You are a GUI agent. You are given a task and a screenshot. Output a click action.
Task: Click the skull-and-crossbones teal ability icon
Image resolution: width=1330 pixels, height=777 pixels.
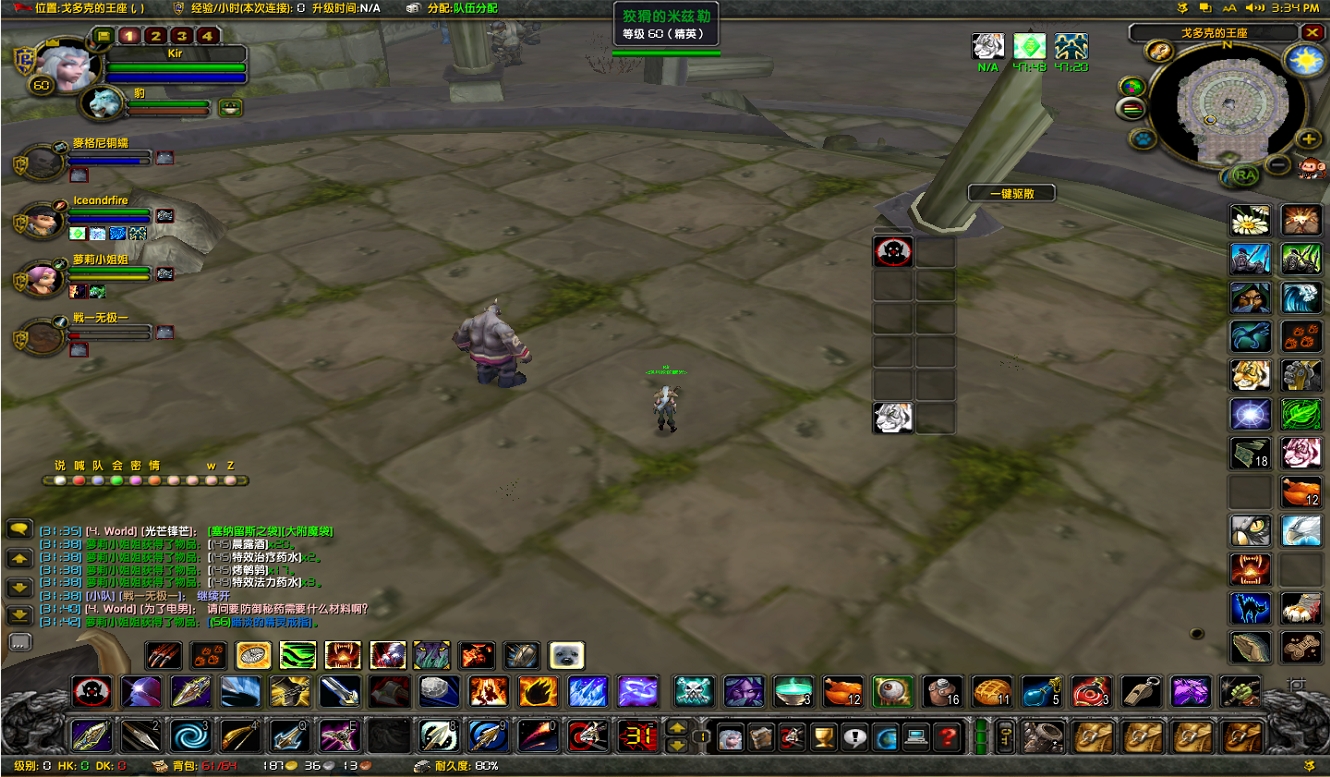point(694,691)
